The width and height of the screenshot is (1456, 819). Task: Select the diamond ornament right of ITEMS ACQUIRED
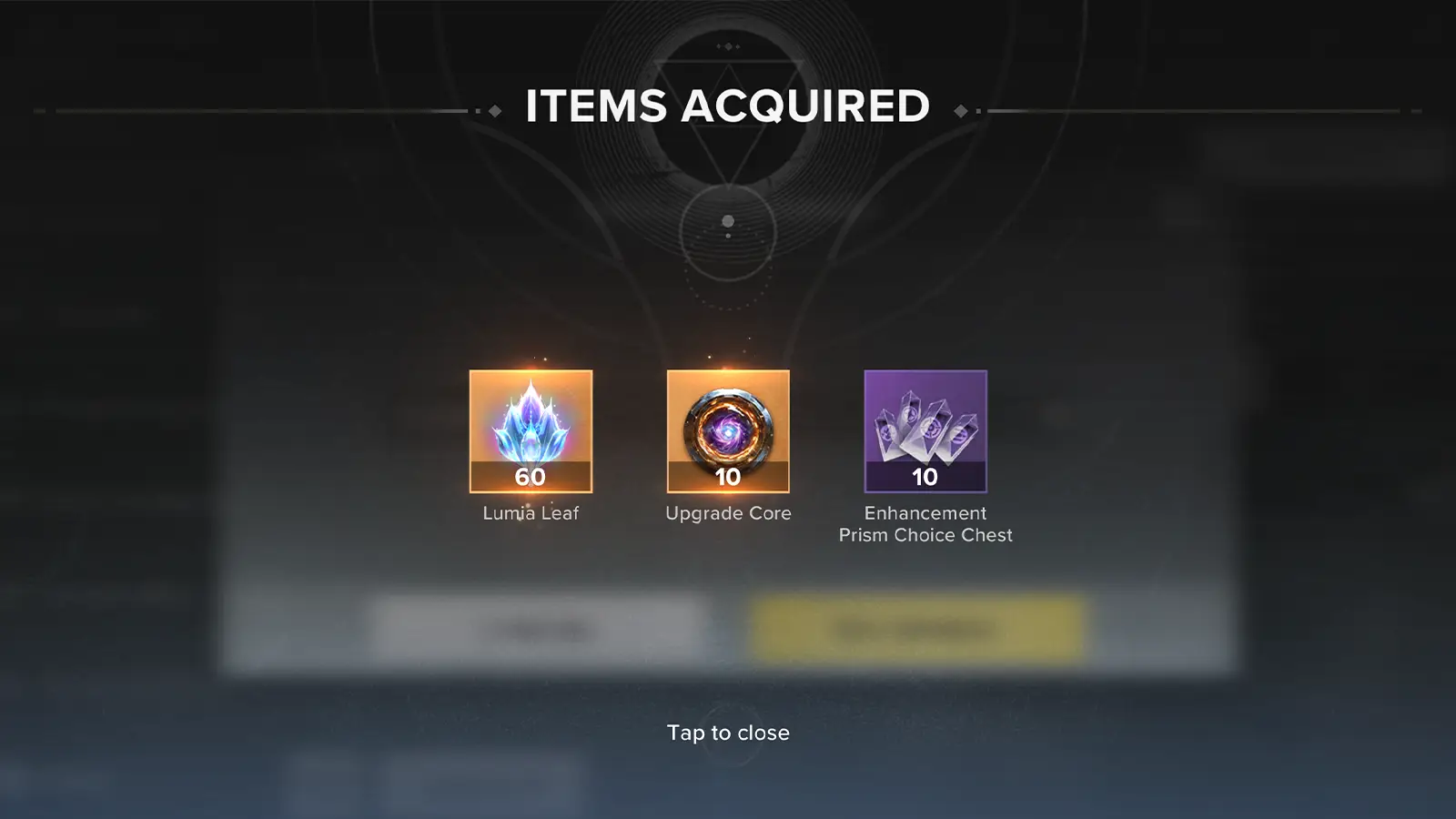click(x=961, y=109)
